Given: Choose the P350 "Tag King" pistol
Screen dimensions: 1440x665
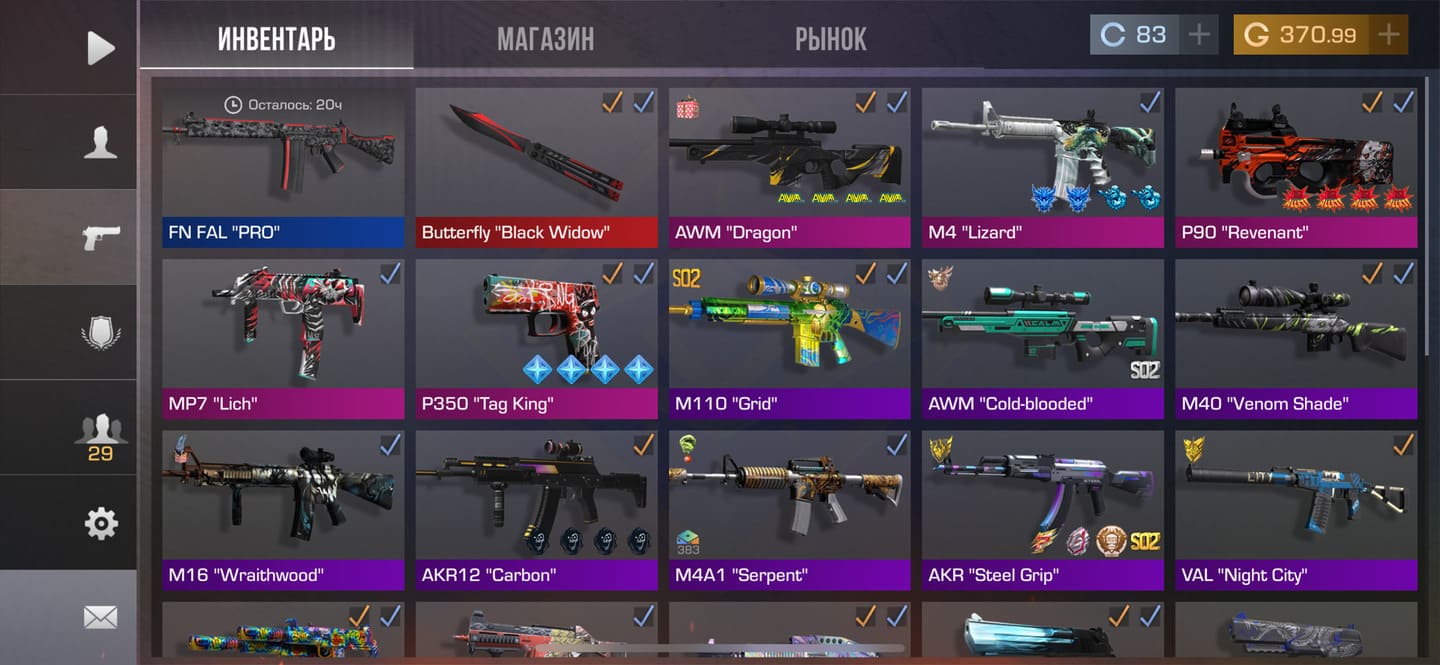Looking at the screenshot, I should pyautogui.click(x=537, y=337).
